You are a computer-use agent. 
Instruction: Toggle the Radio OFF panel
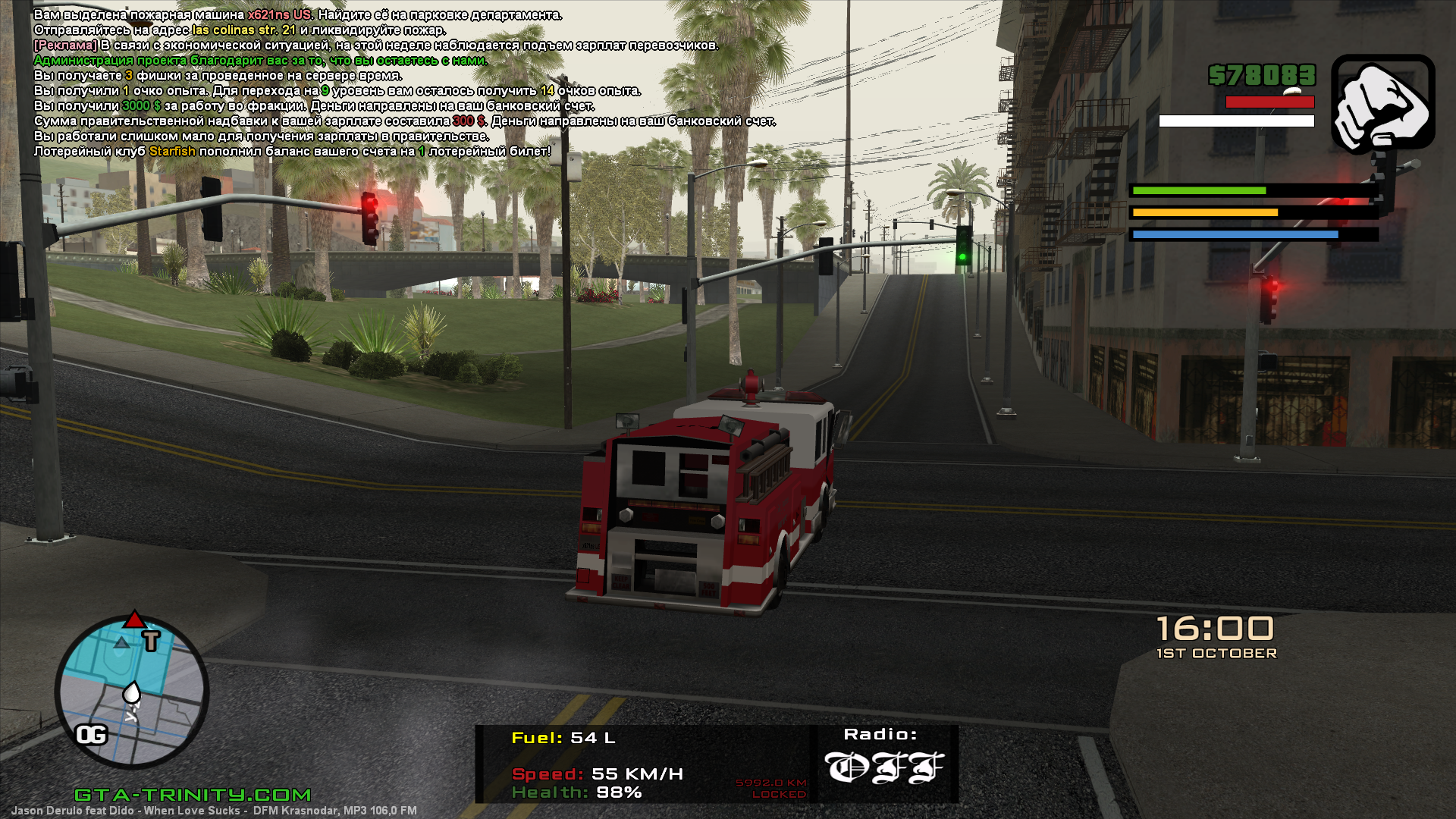[884, 762]
